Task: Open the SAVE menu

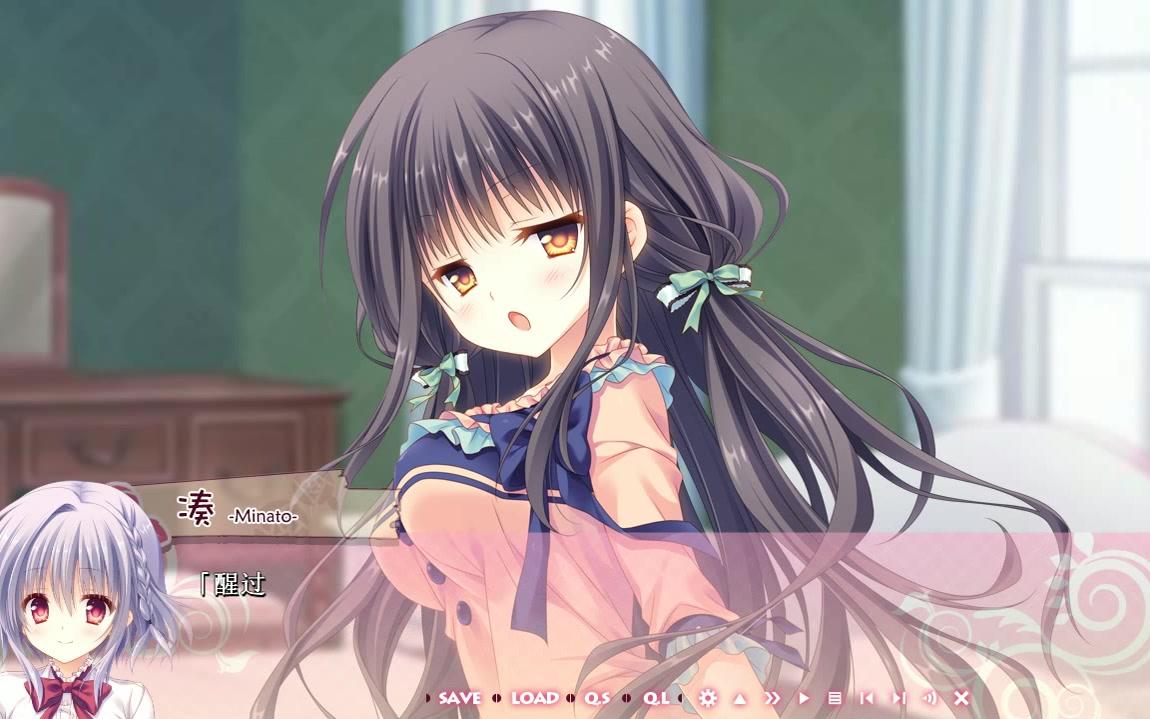Action: [459, 698]
